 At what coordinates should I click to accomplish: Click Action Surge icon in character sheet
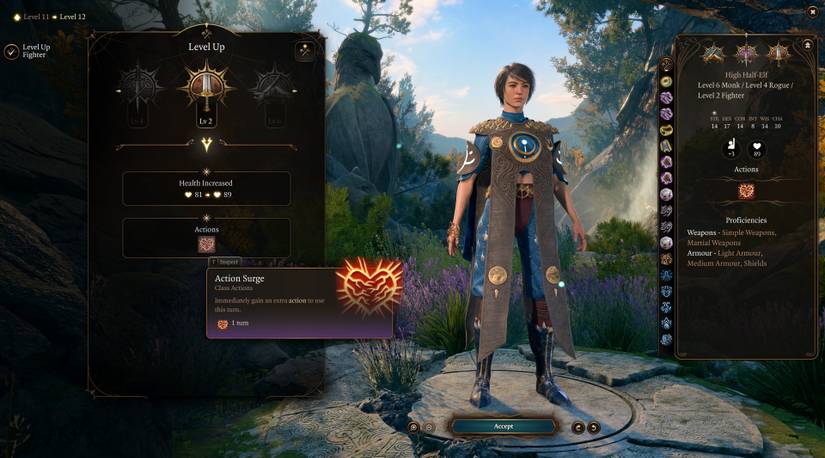pos(745,191)
